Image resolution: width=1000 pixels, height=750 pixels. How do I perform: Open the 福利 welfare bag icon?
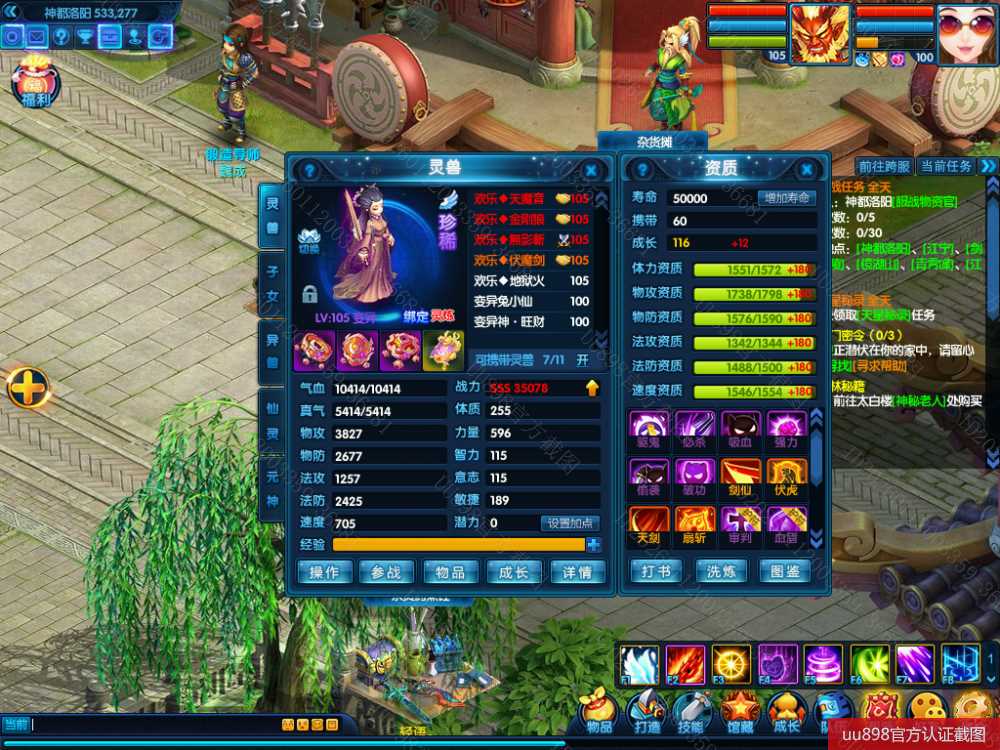coord(36,82)
